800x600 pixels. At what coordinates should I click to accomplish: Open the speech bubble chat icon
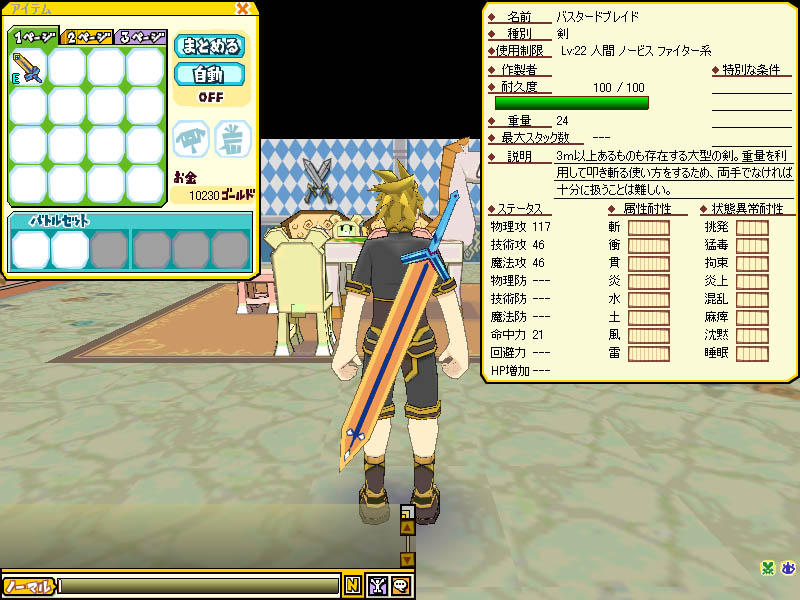[x=400, y=586]
